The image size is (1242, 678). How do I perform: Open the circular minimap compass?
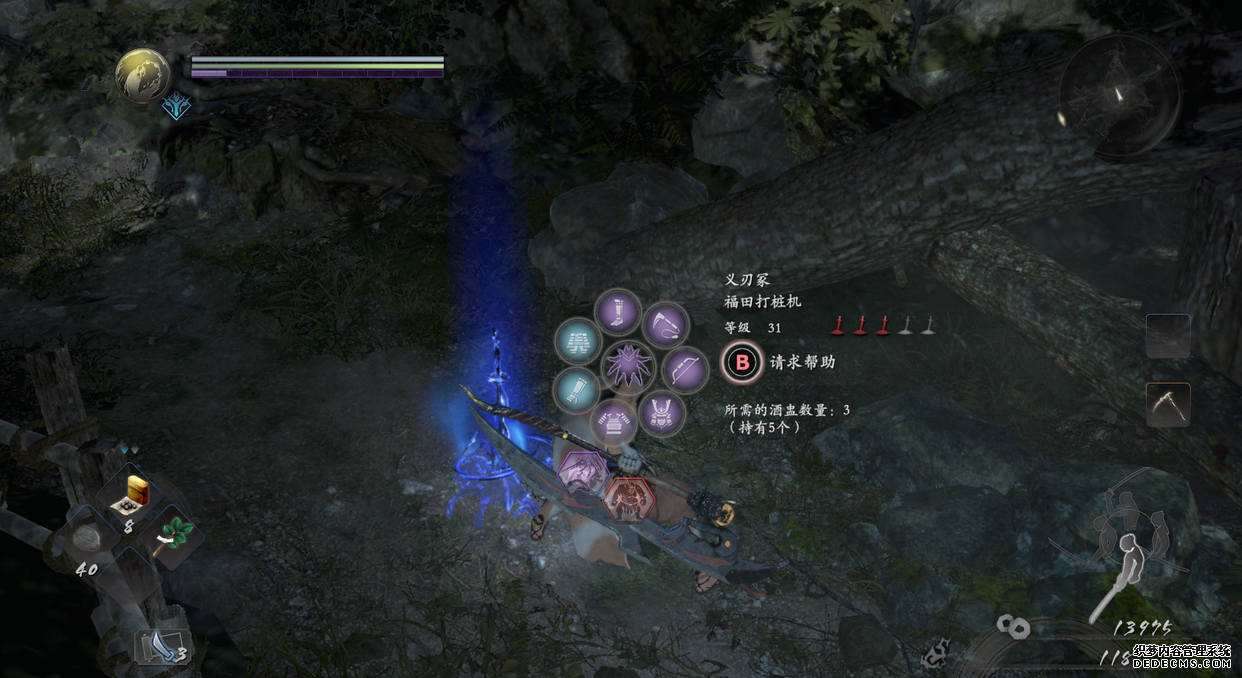1118,96
